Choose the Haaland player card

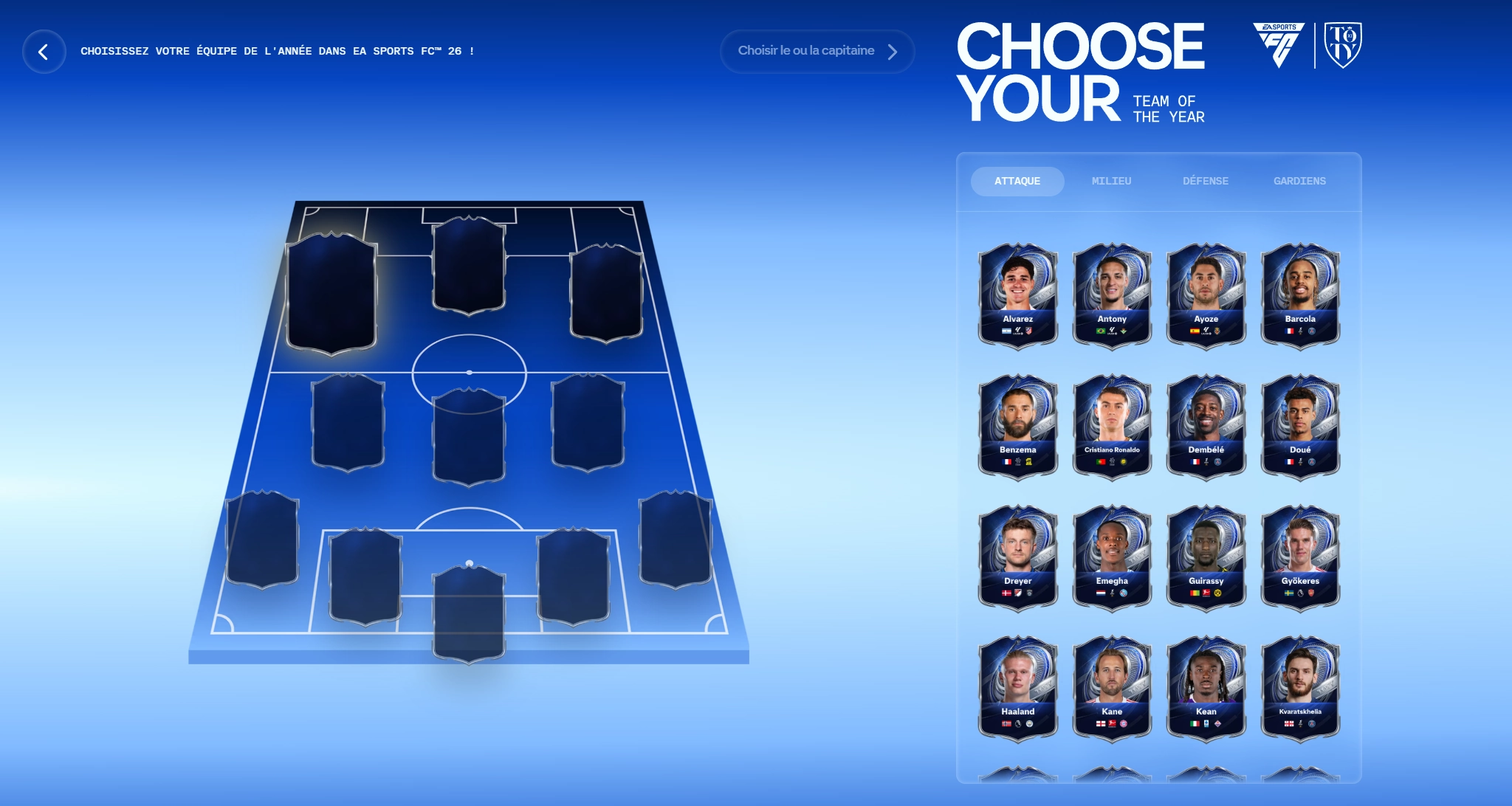(x=1017, y=687)
